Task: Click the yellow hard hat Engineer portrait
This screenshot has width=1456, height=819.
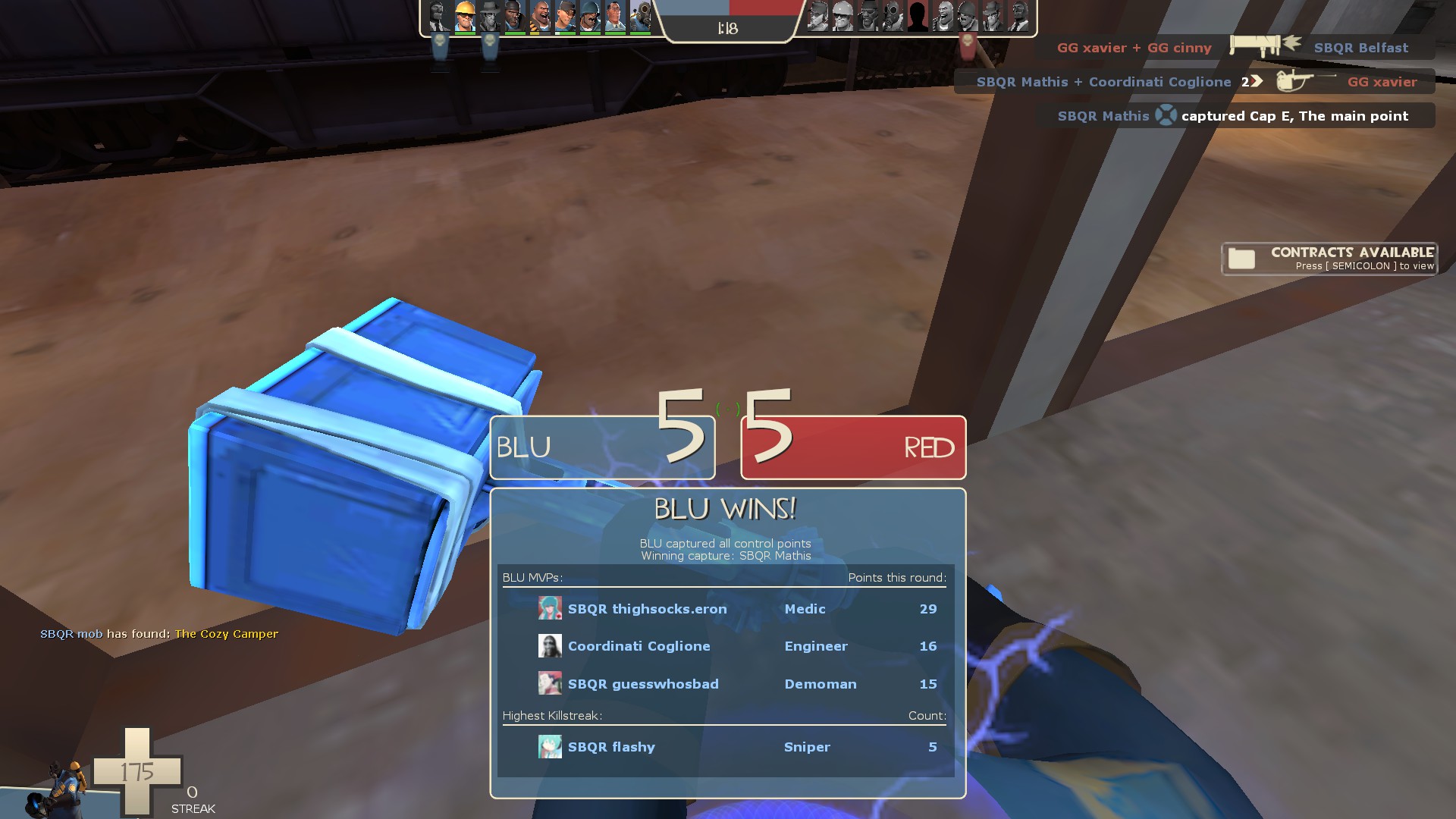Action: coord(465,17)
